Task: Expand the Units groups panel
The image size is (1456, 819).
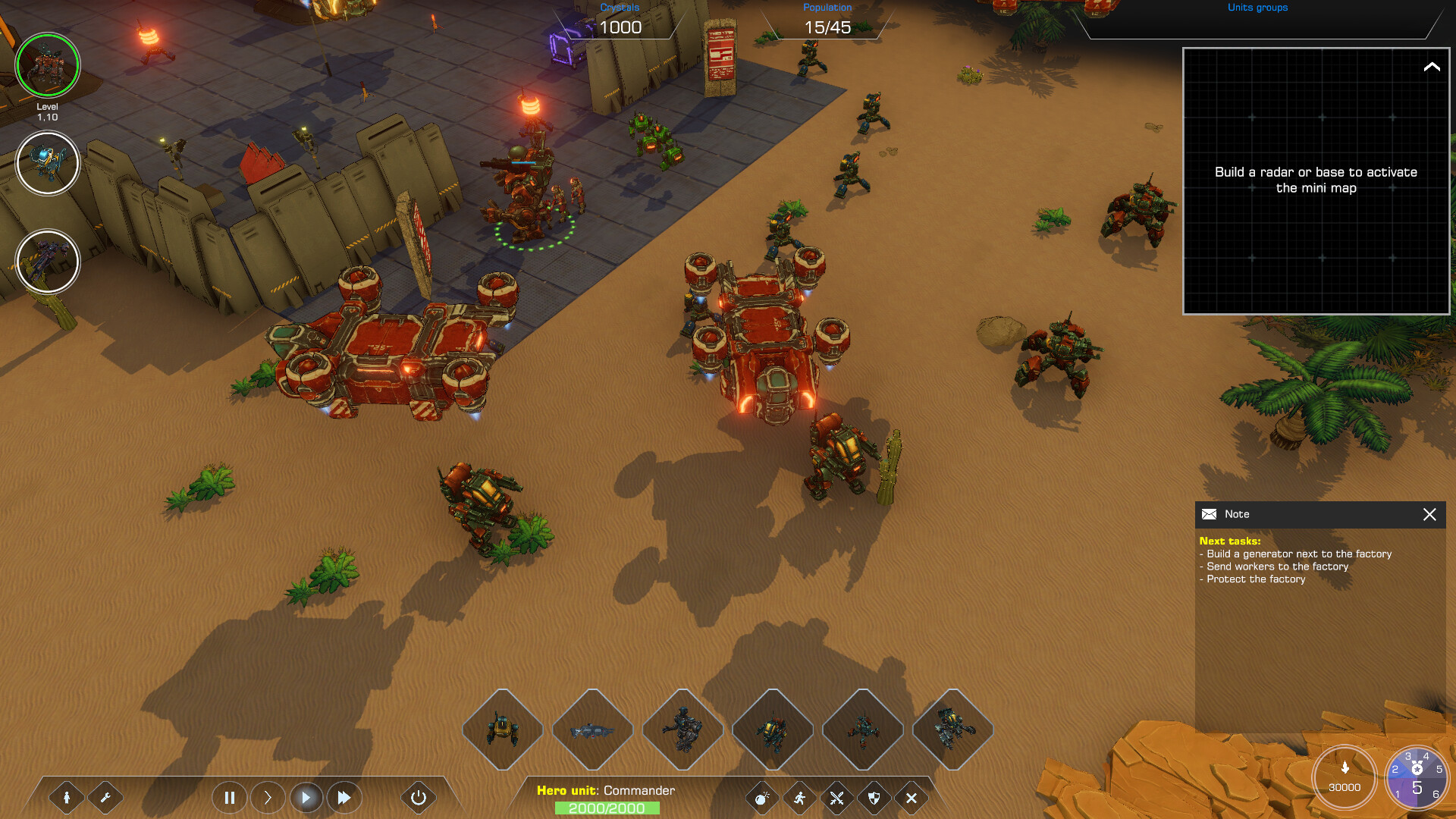Action: pos(1257,8)
